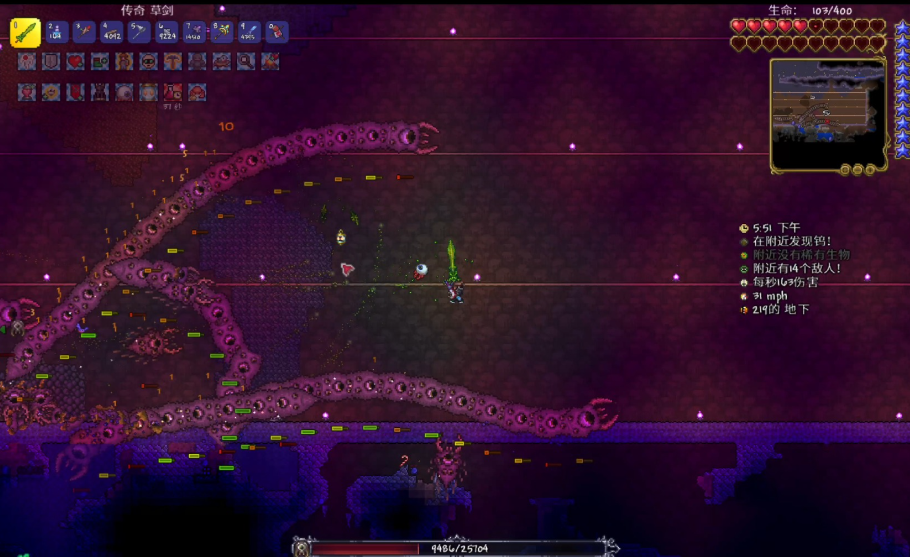The width and height of the screenshot is (910, 557).
Task: Select the last hotbar slot numbered 0
Action: point(276,33)
